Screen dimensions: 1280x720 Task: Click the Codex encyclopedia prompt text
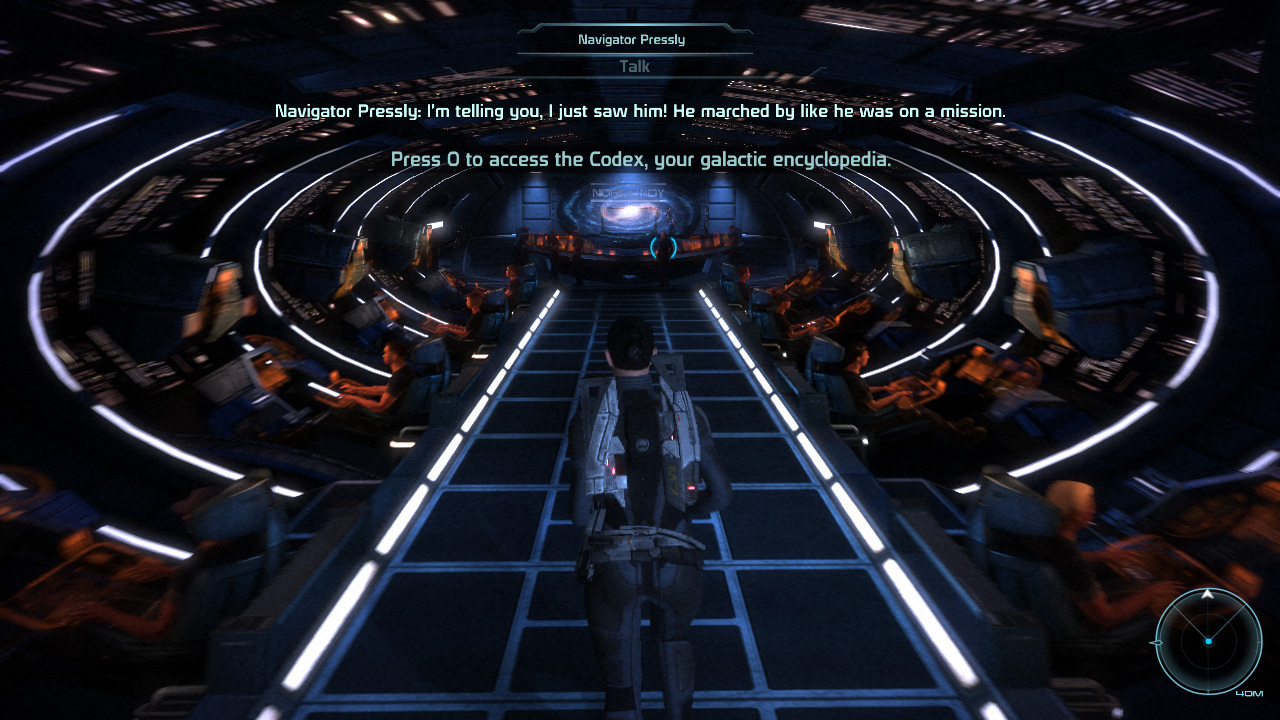click(640, 159)
